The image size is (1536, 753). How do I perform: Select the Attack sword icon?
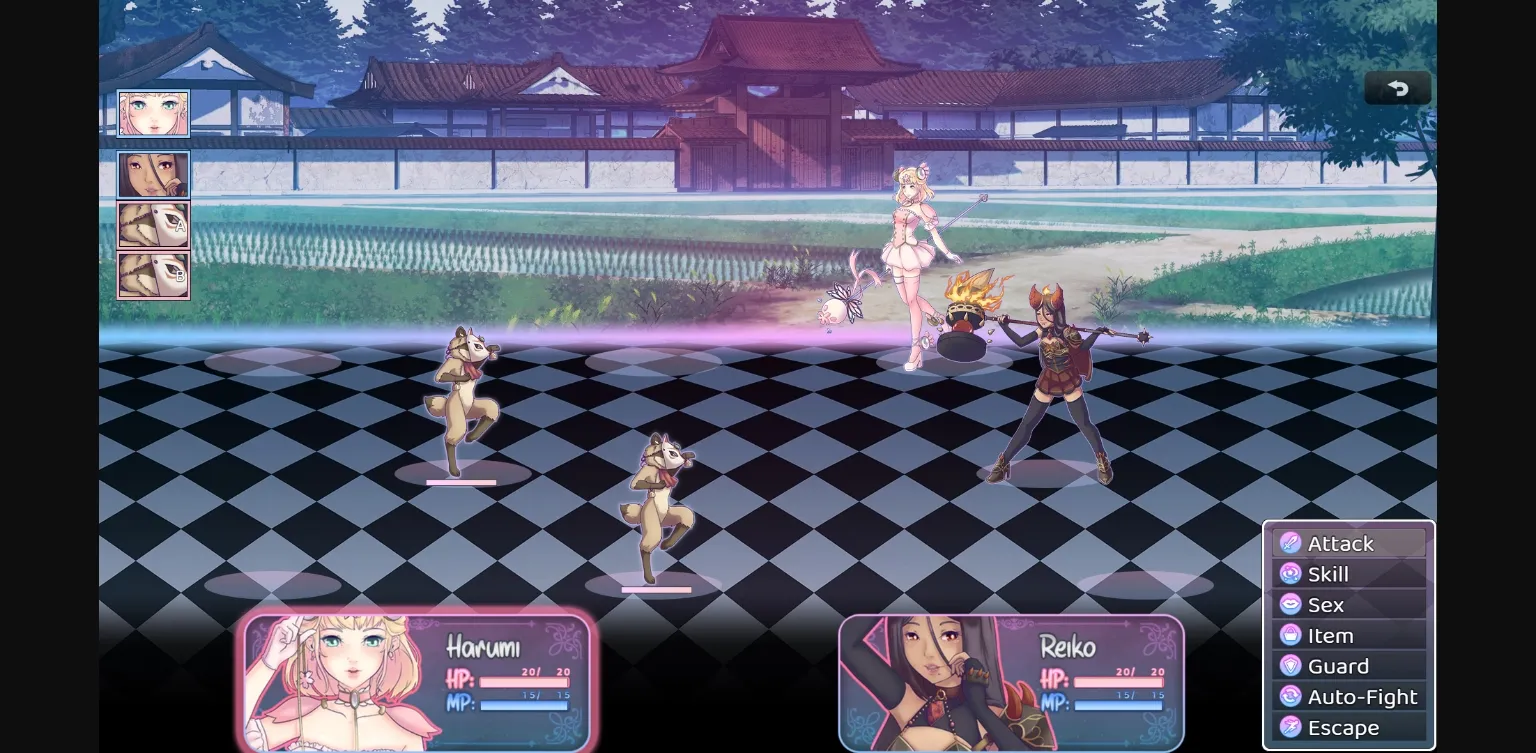[x=1290, y=543]
